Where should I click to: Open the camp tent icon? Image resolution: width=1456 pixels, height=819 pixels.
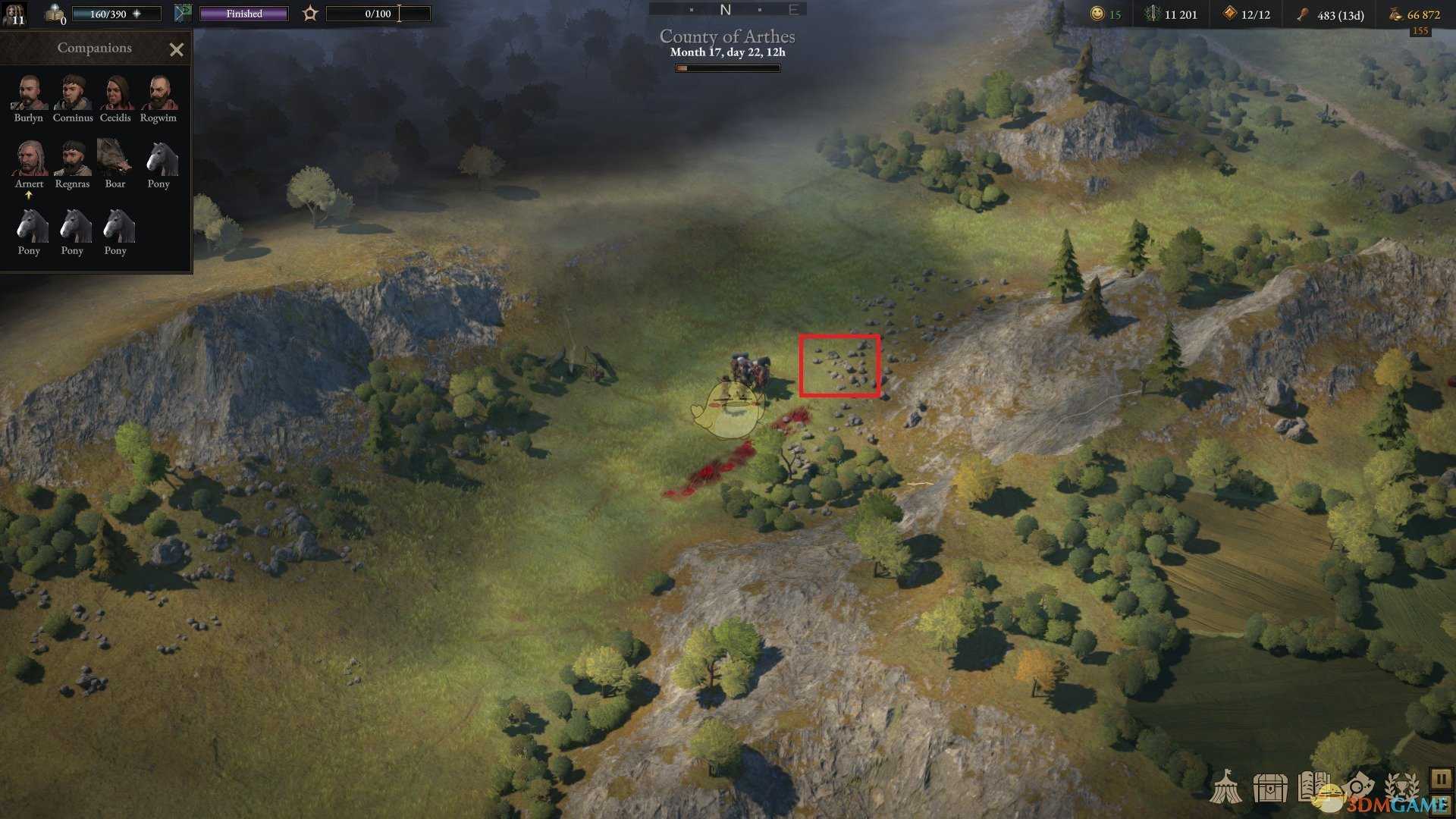(1225, 787)
